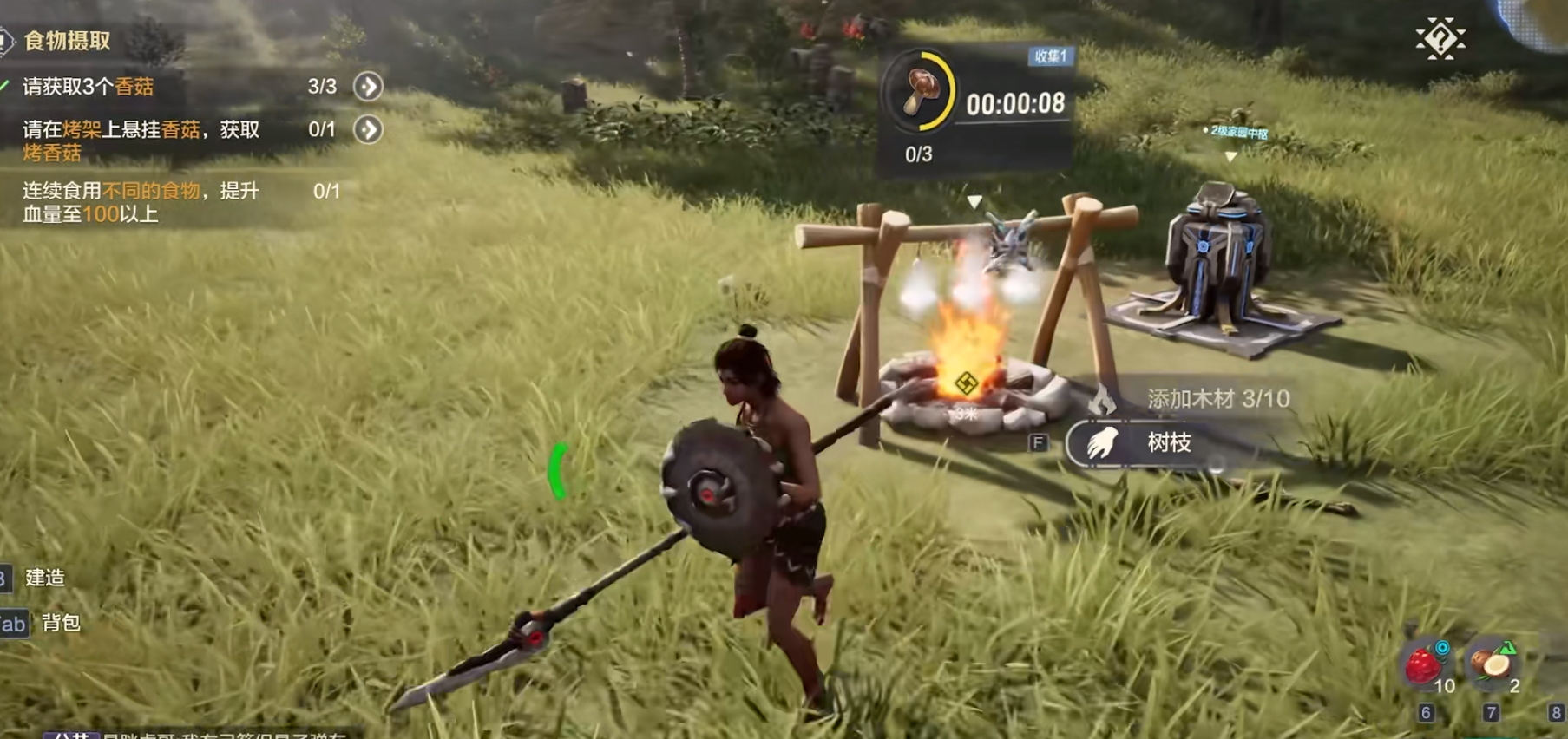Use the coconut hotbar item
Viewport: 1568px width, 739px height.
pos(1492,665)
